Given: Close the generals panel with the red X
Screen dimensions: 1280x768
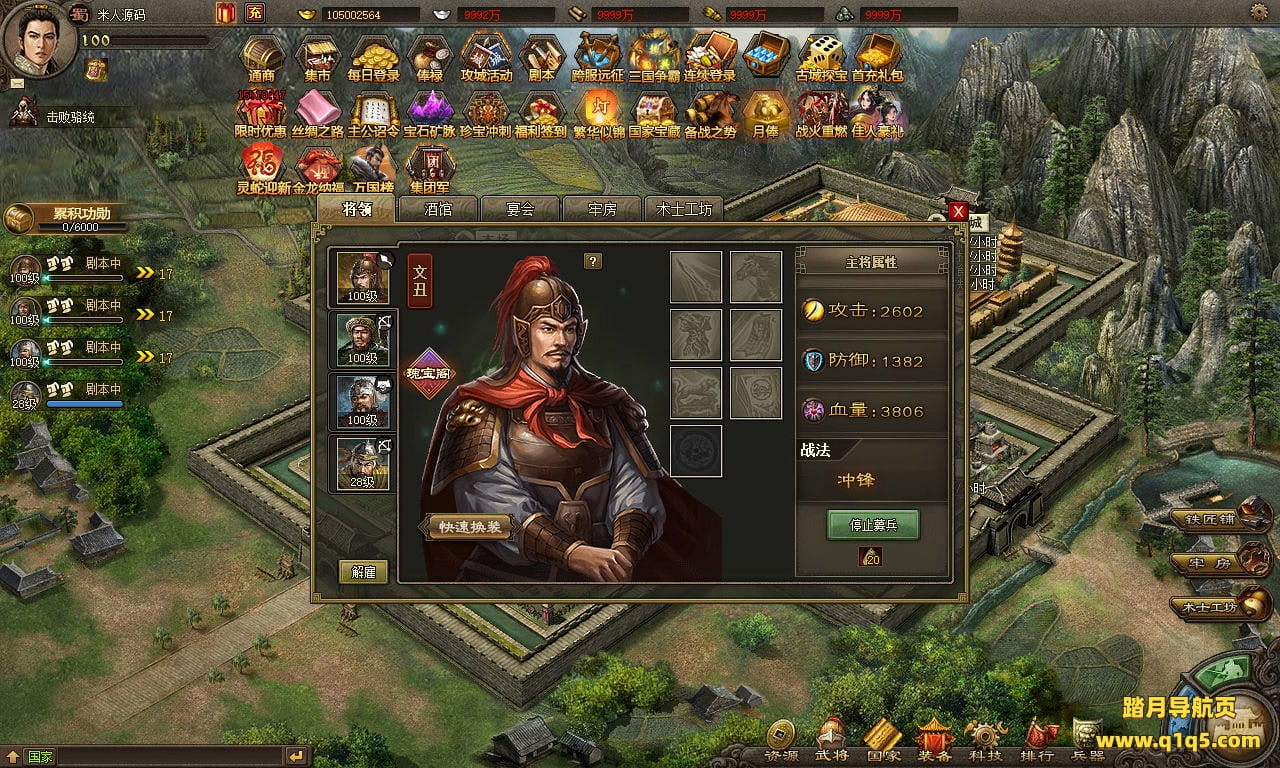Looking at the screenshot, I should pyautogui.click(x=958, y=211).
